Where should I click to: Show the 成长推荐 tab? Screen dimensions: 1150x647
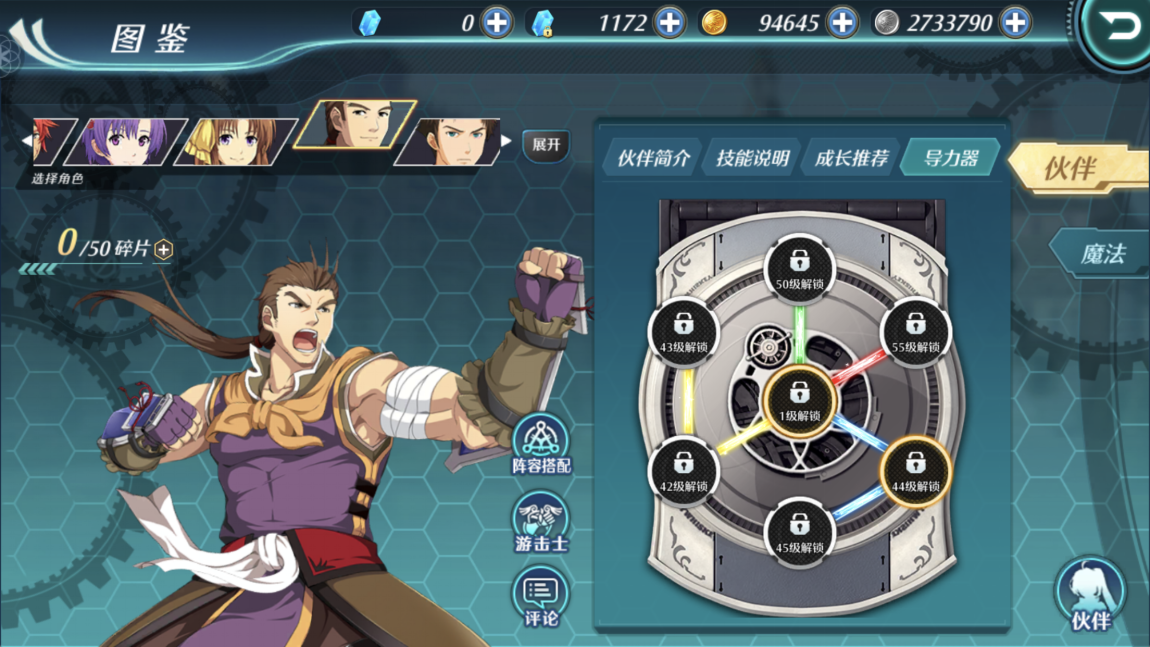850,158
